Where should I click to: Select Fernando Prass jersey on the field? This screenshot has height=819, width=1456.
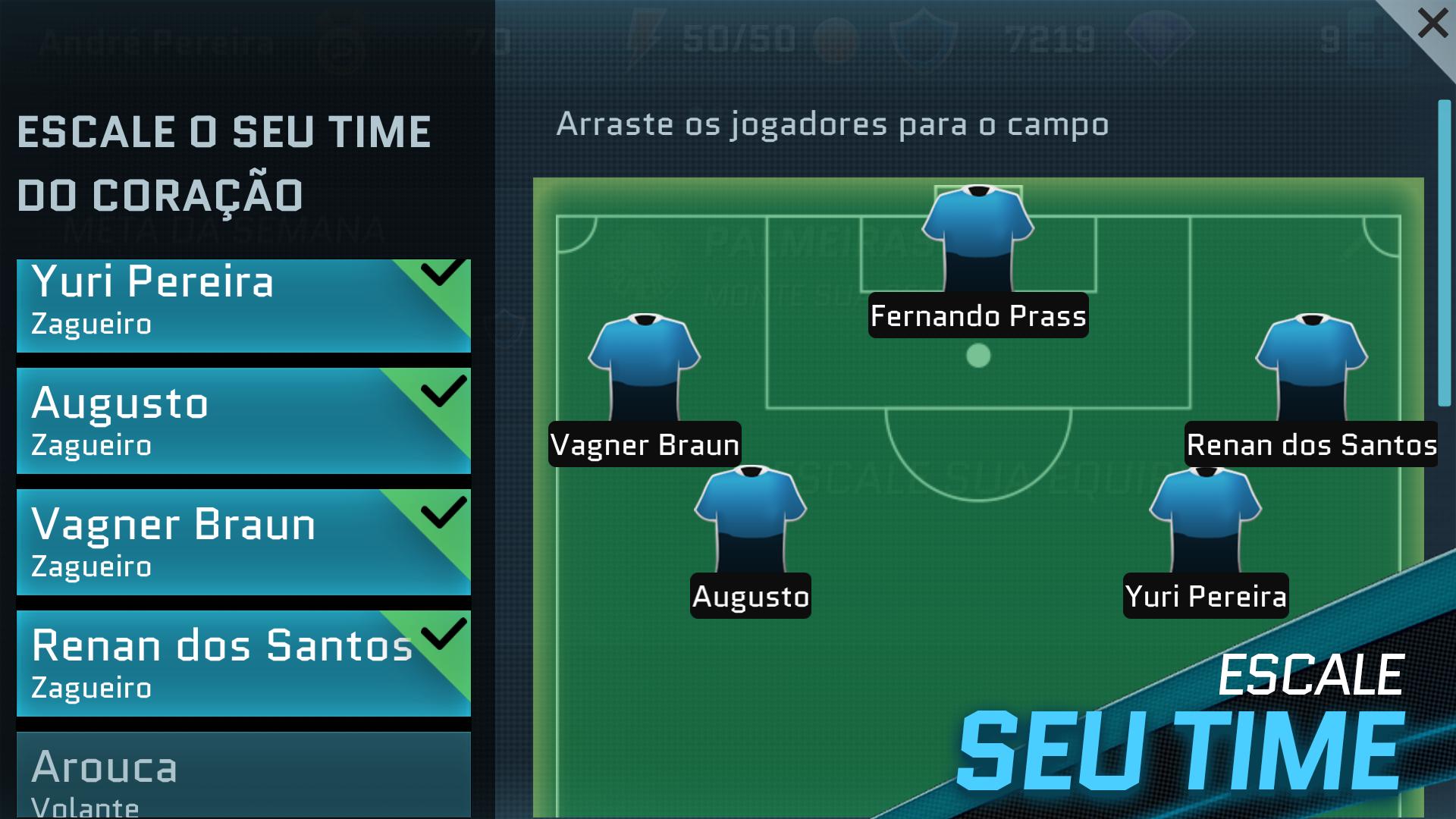coord(978,235)
